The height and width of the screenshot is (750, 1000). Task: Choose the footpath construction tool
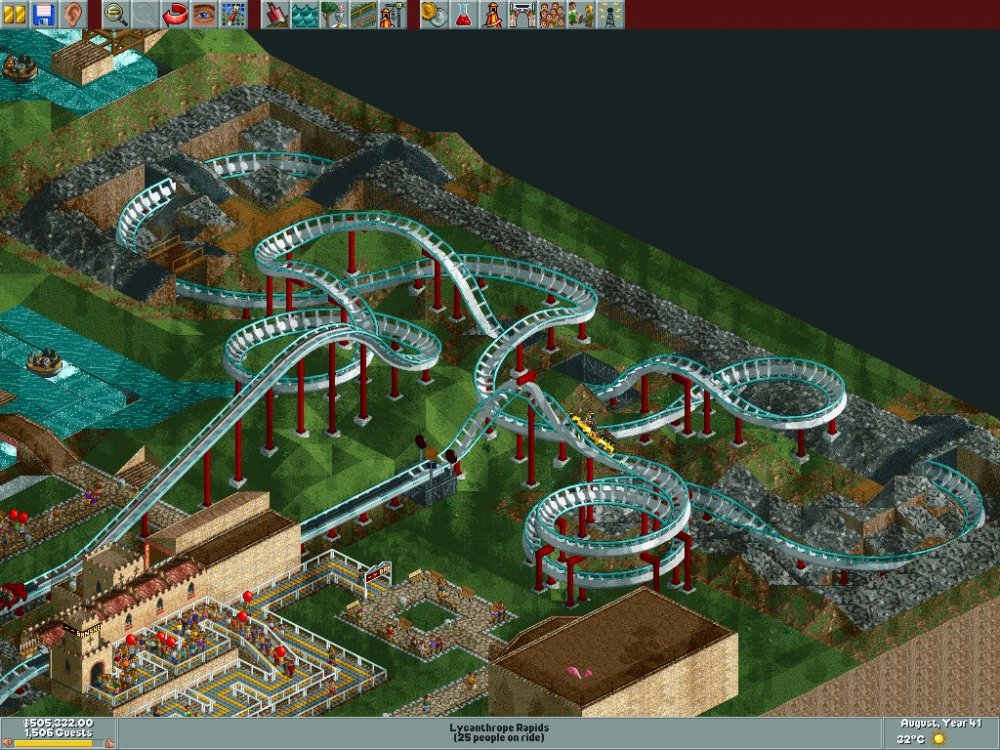(363, 14)
